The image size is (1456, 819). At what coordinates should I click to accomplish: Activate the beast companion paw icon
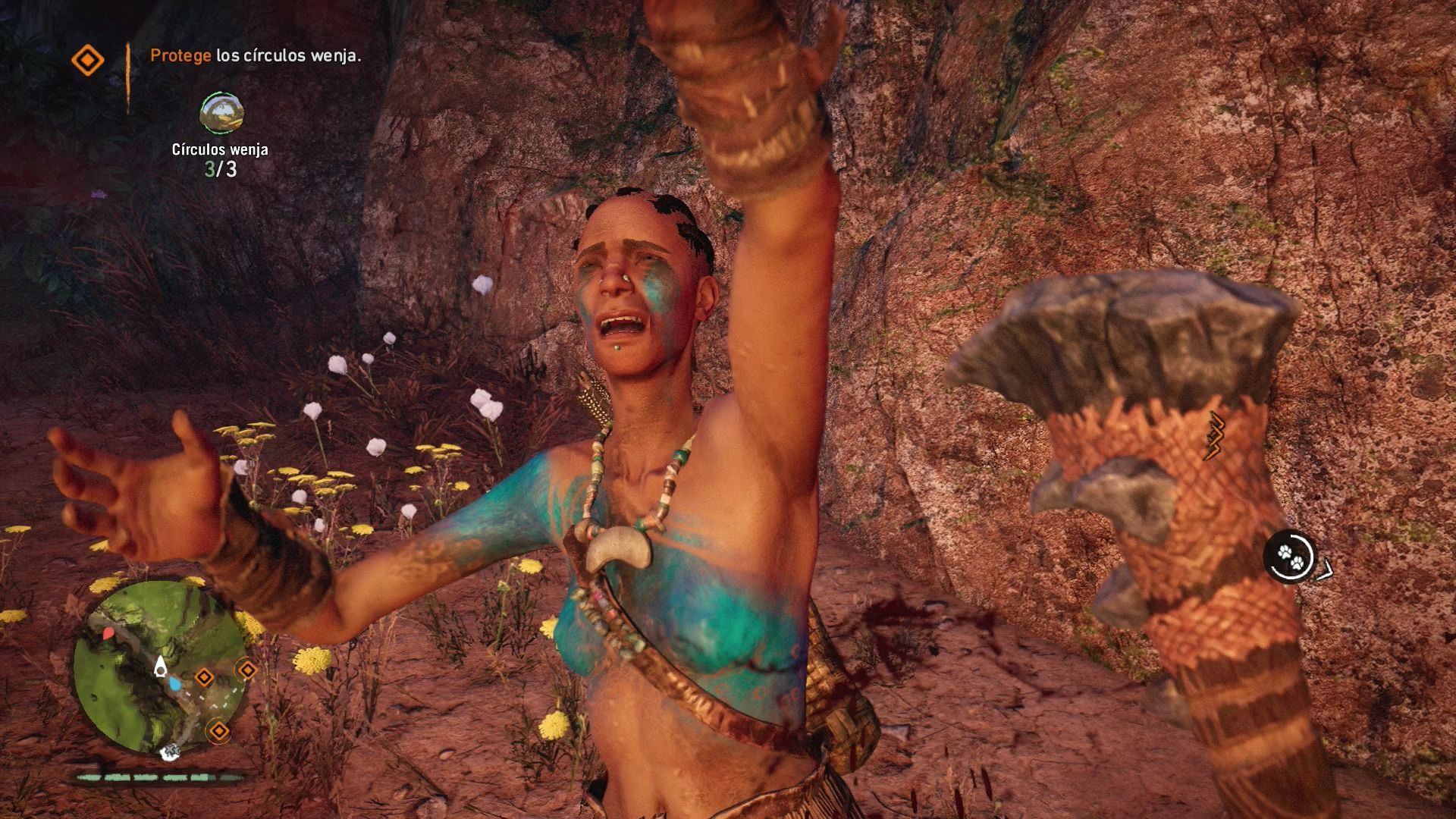(x=1290, y=557)
